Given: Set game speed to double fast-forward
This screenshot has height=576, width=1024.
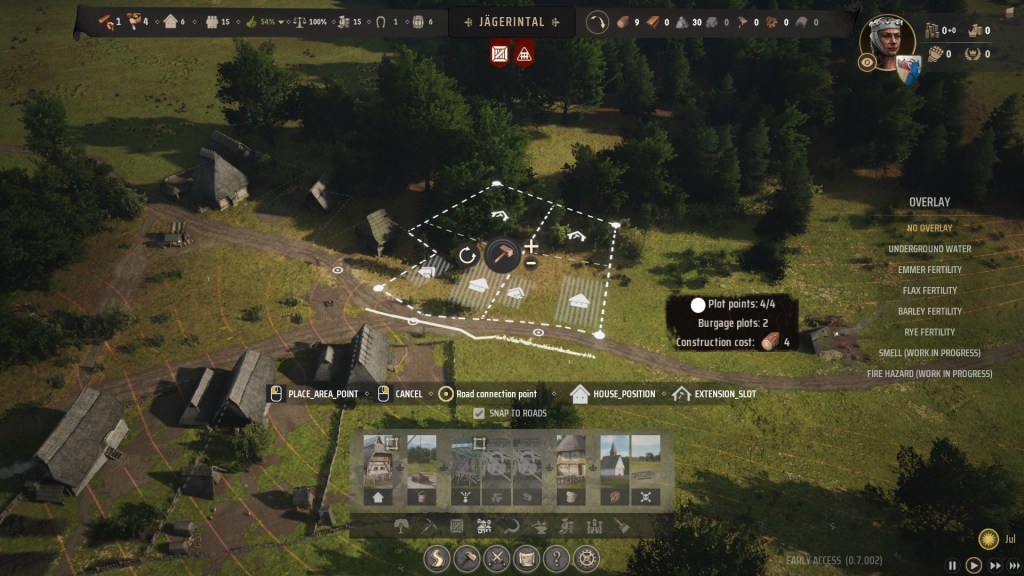Looking at the screenshot, I should tap(995, 566).
